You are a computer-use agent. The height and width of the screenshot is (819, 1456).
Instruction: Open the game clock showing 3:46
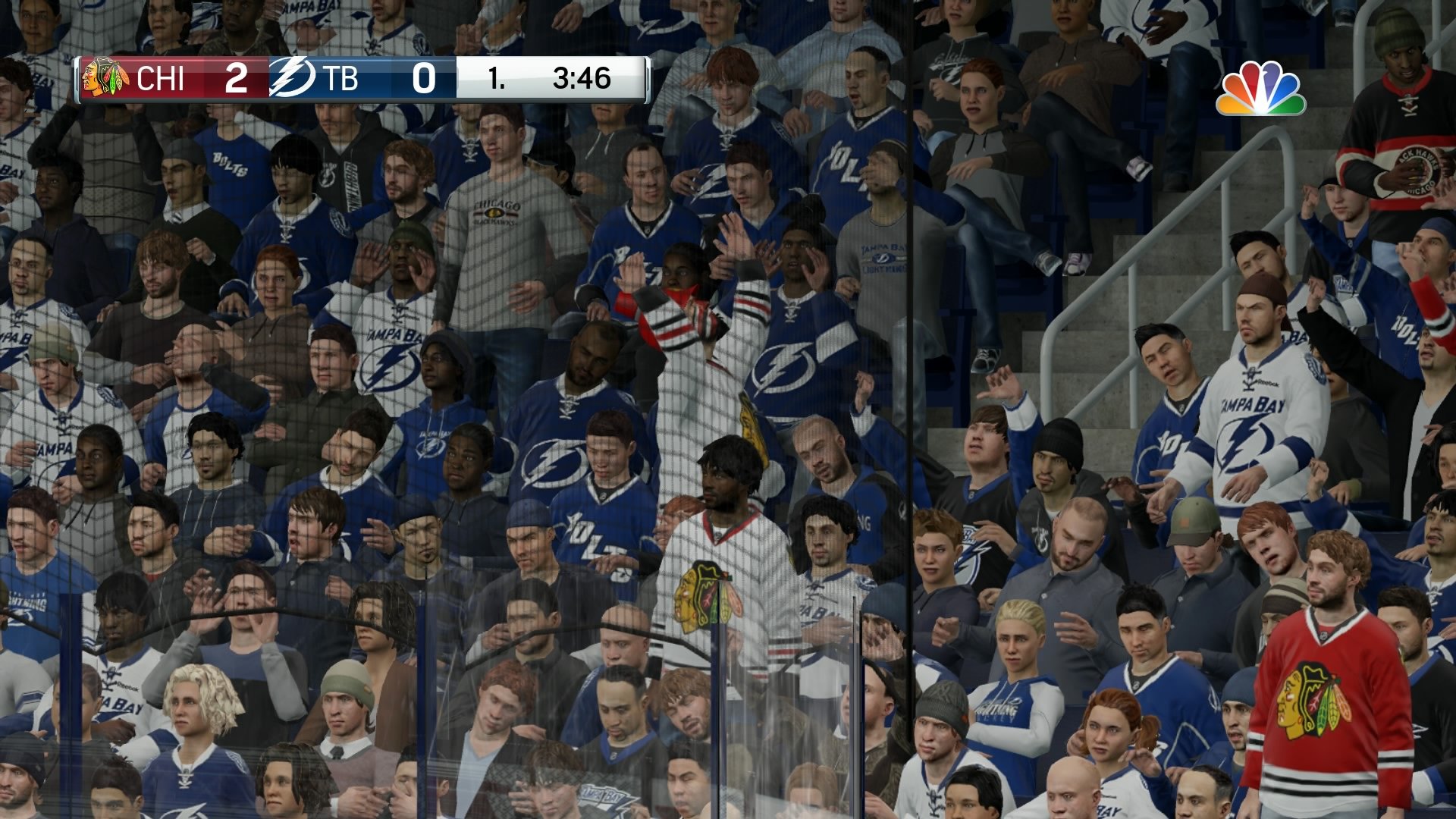580,78
